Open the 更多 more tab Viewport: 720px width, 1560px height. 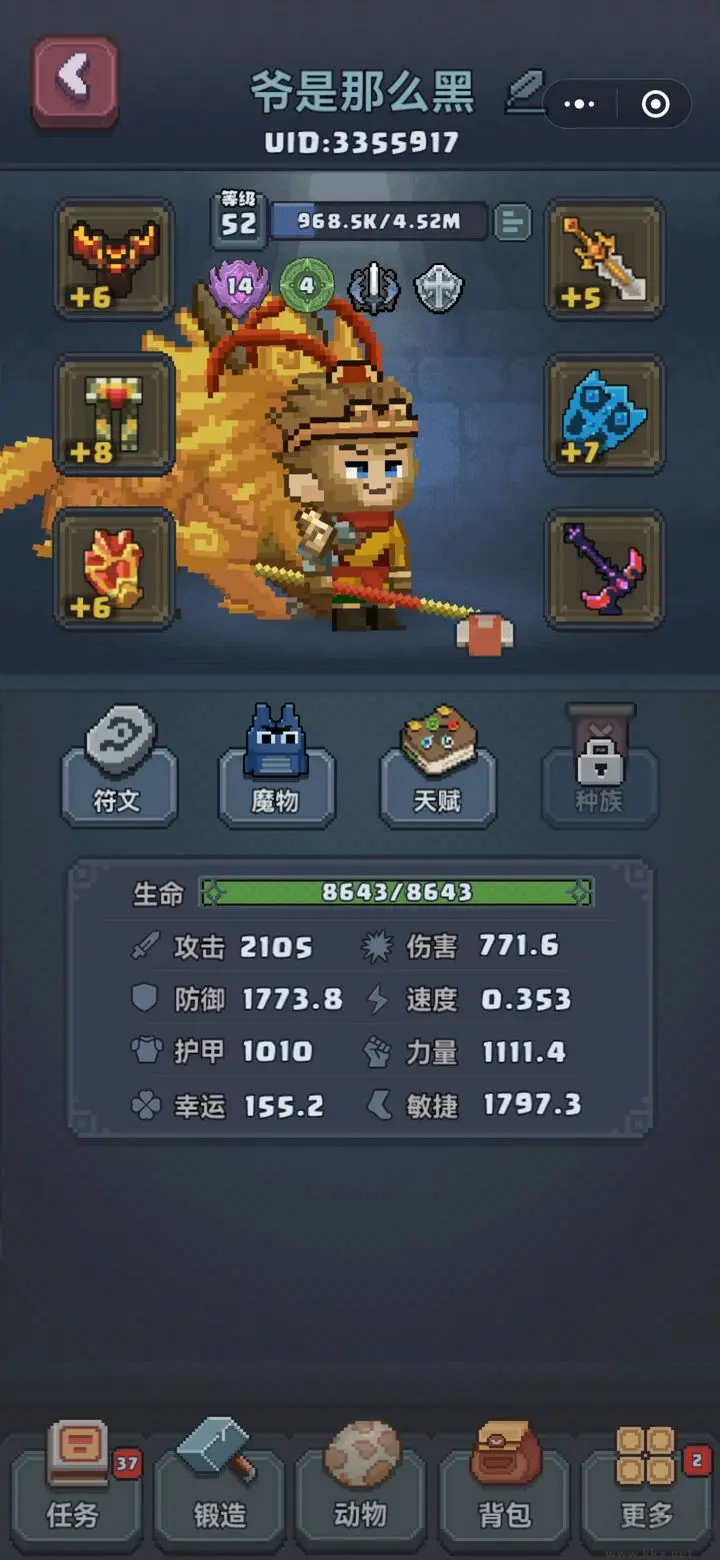(646, 1490)
